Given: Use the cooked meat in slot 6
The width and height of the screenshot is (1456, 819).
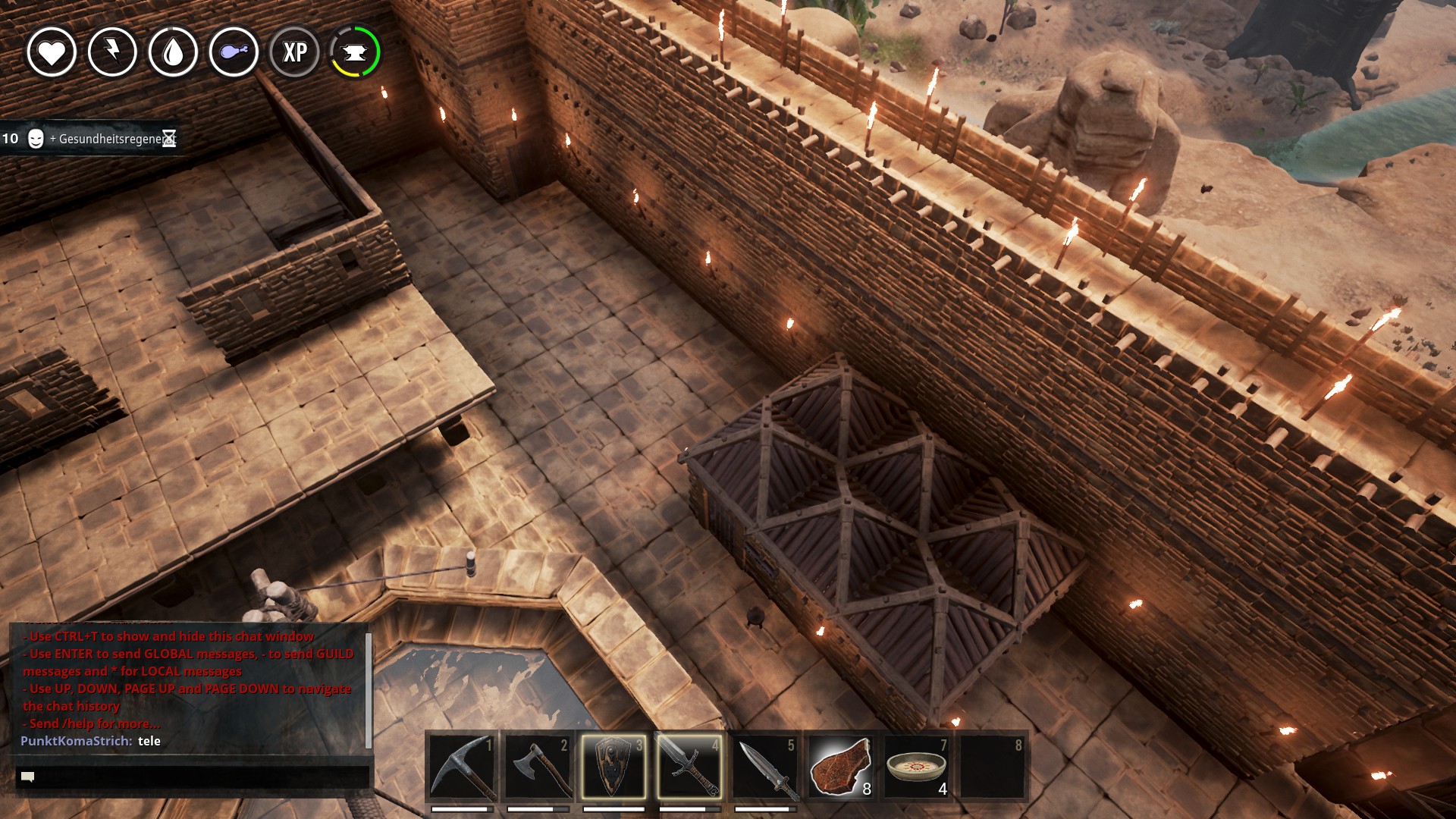Looking at the screenshot, I should point(841,767).
